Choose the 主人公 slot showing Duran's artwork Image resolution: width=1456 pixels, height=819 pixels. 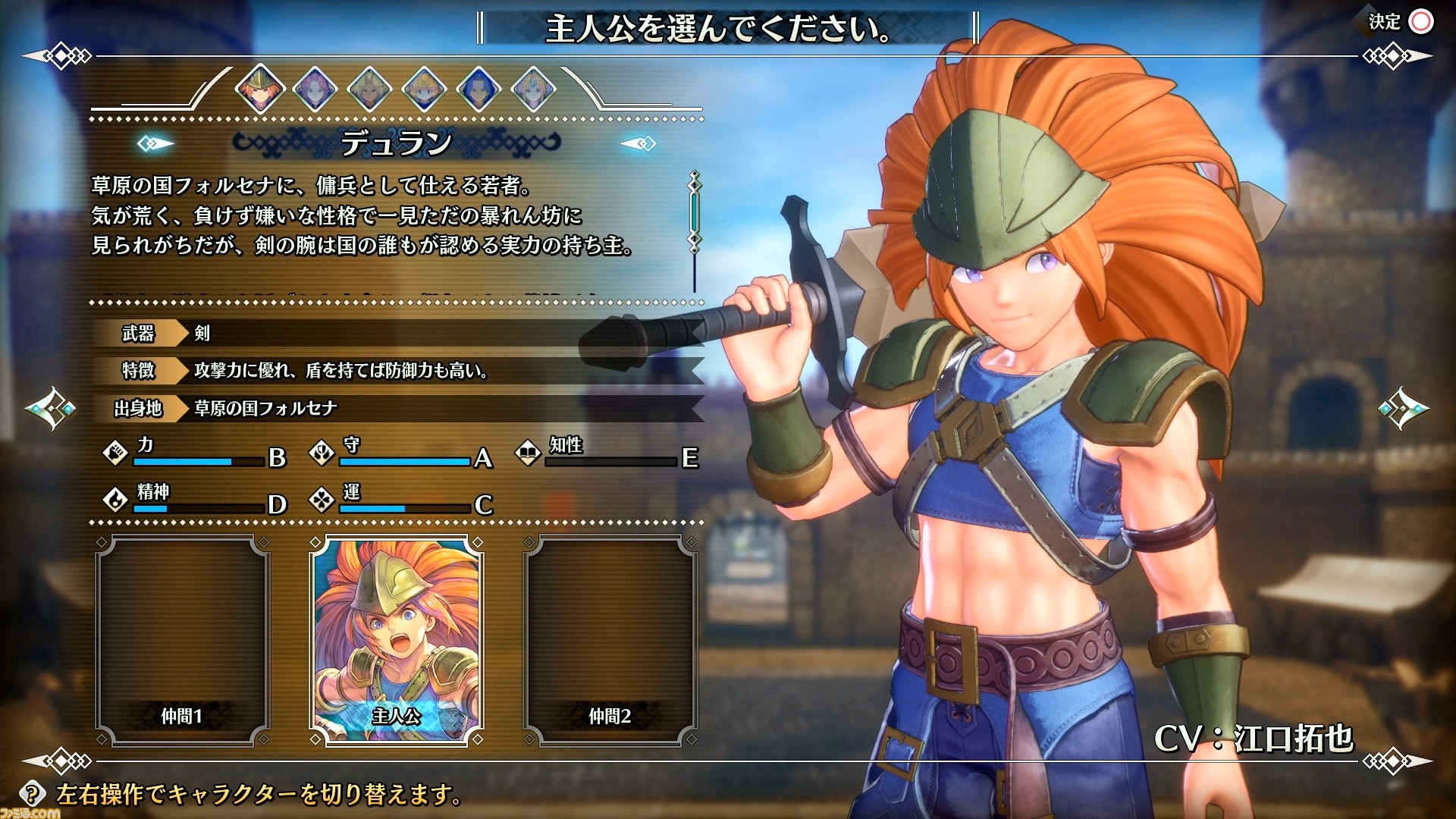[x=396, y=641]
